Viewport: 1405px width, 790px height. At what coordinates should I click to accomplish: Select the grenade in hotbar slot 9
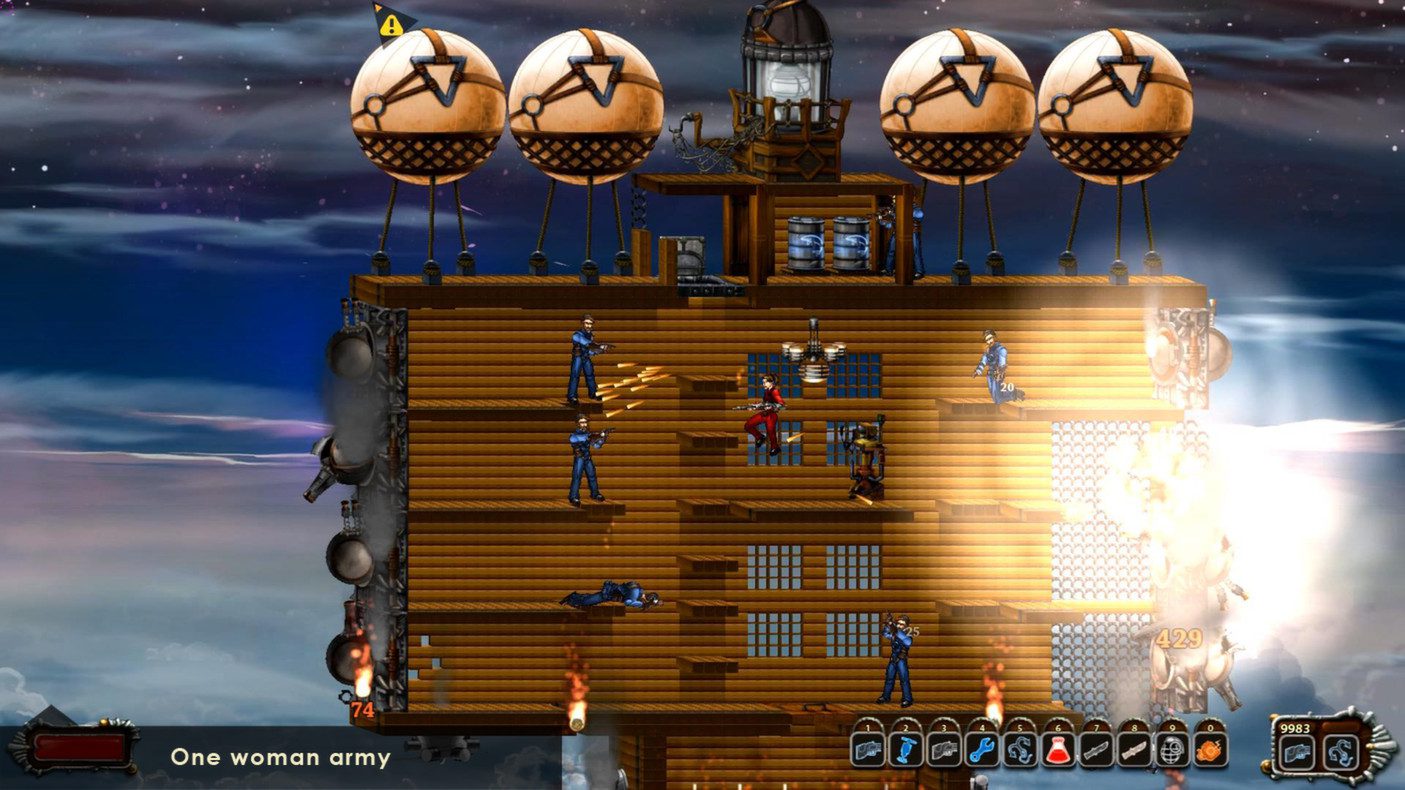pos(1170,748)
